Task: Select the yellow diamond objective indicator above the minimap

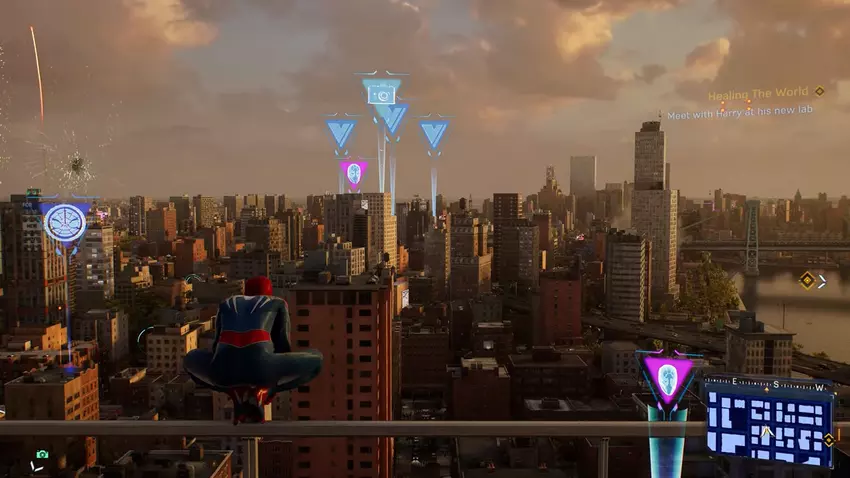Action: click(806, 281)
